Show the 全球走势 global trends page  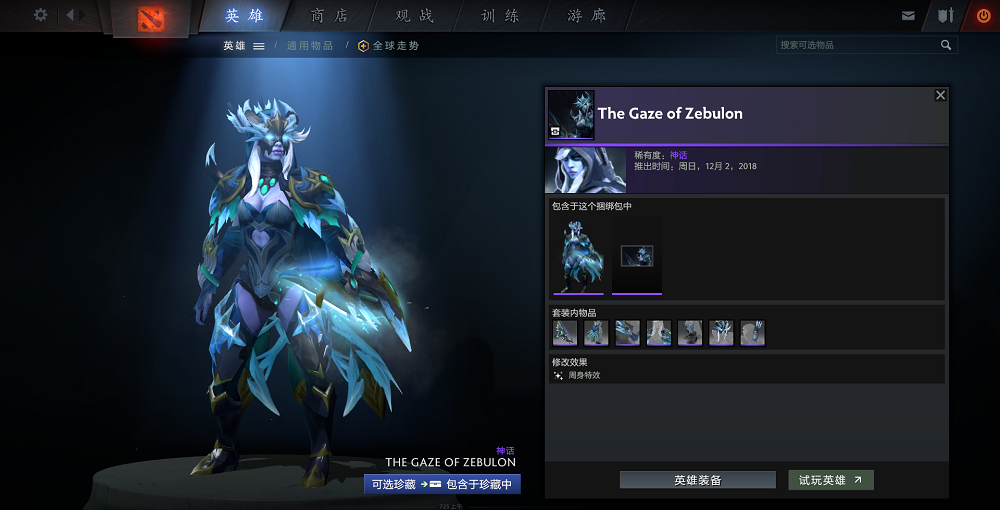tap(389, 46)
